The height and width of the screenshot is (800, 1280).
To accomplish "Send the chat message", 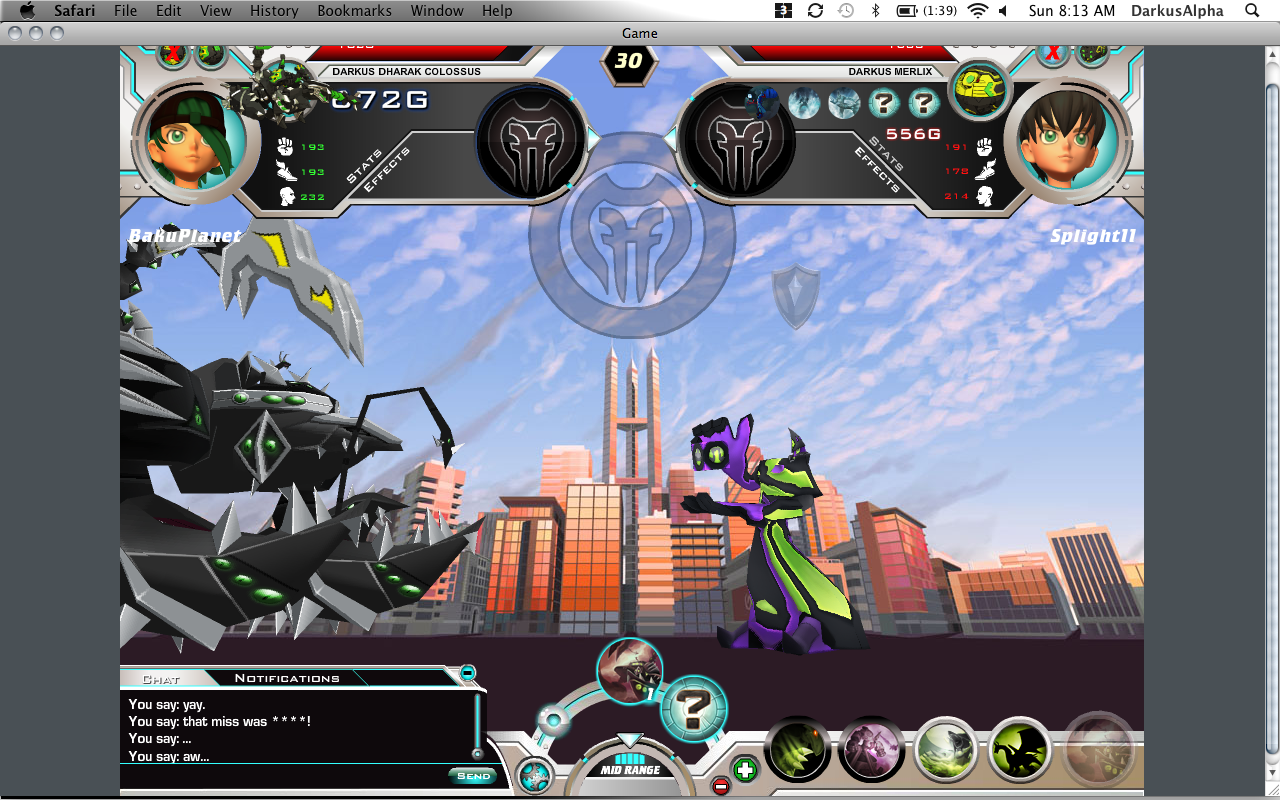I will (473, 775).
